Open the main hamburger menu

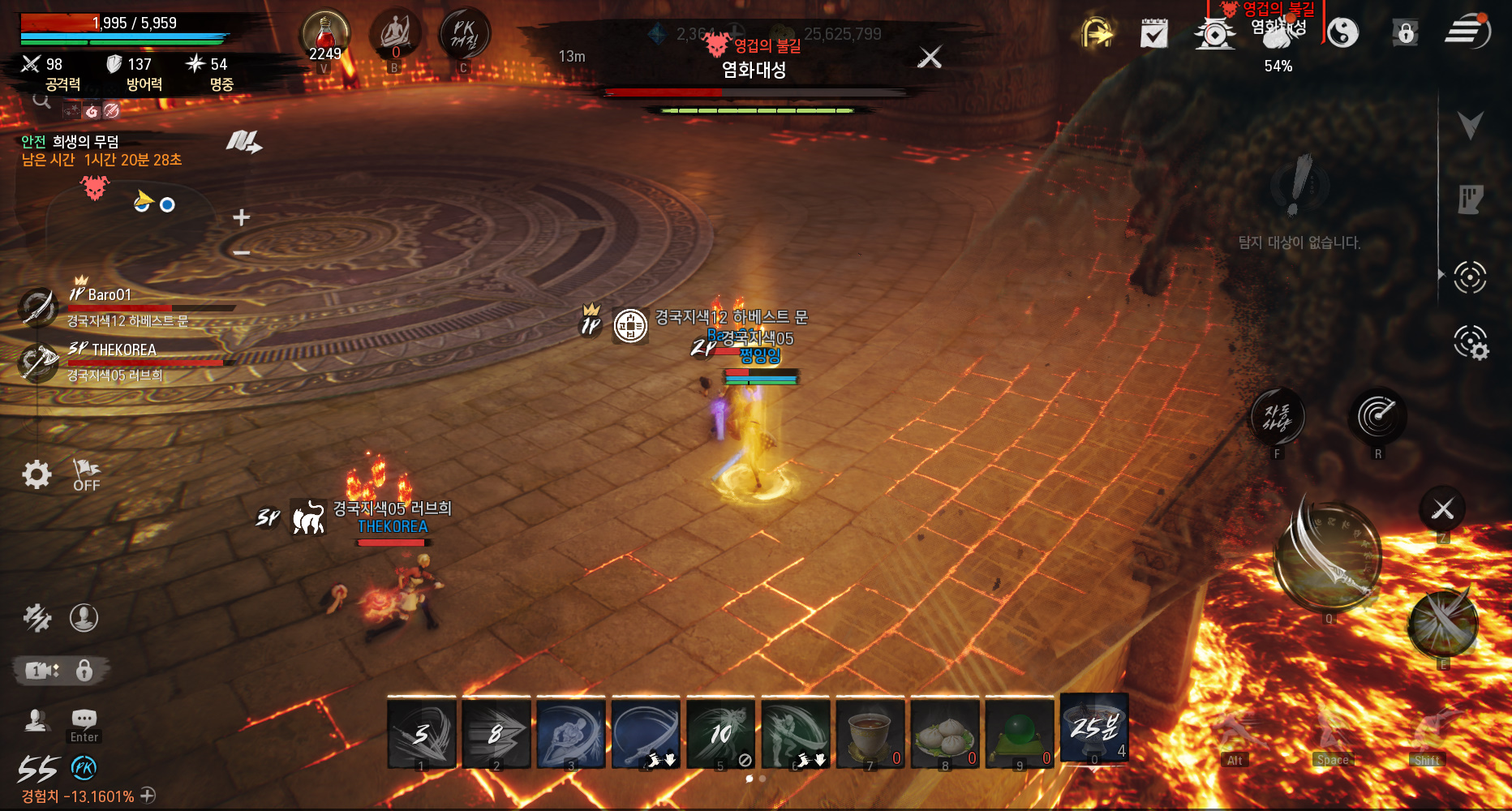coord(1466,32)
